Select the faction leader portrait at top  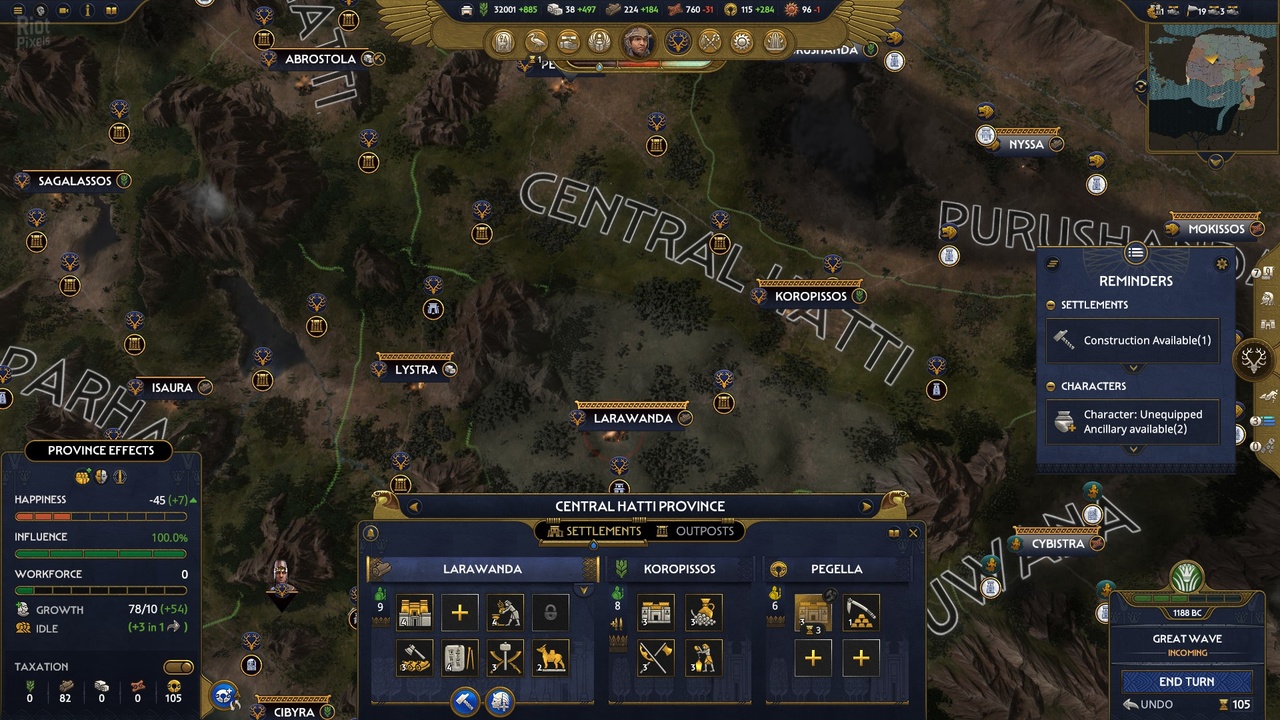[638, 42]
